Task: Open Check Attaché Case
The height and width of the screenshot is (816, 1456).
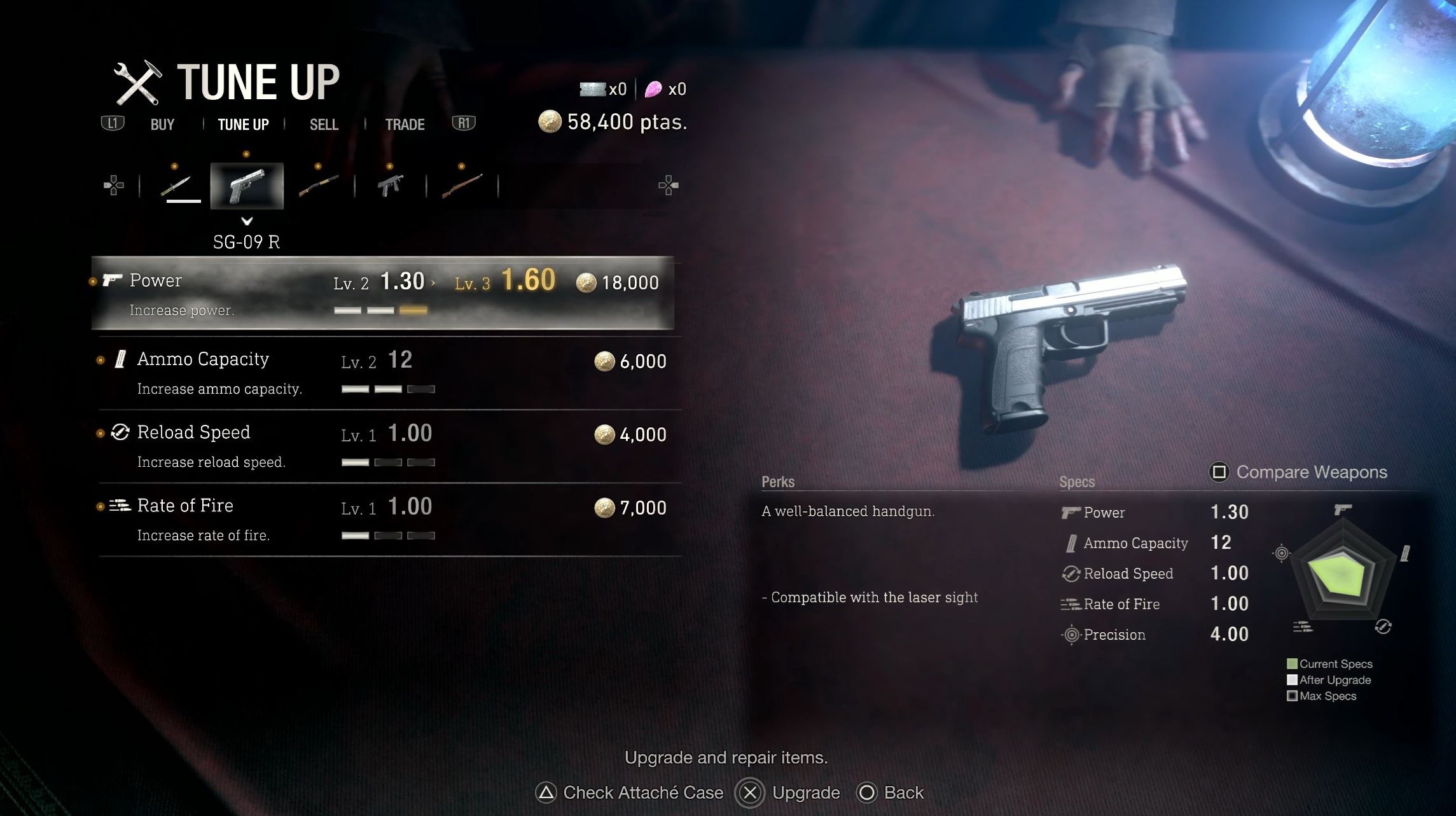Action: (x=630, y=792)
